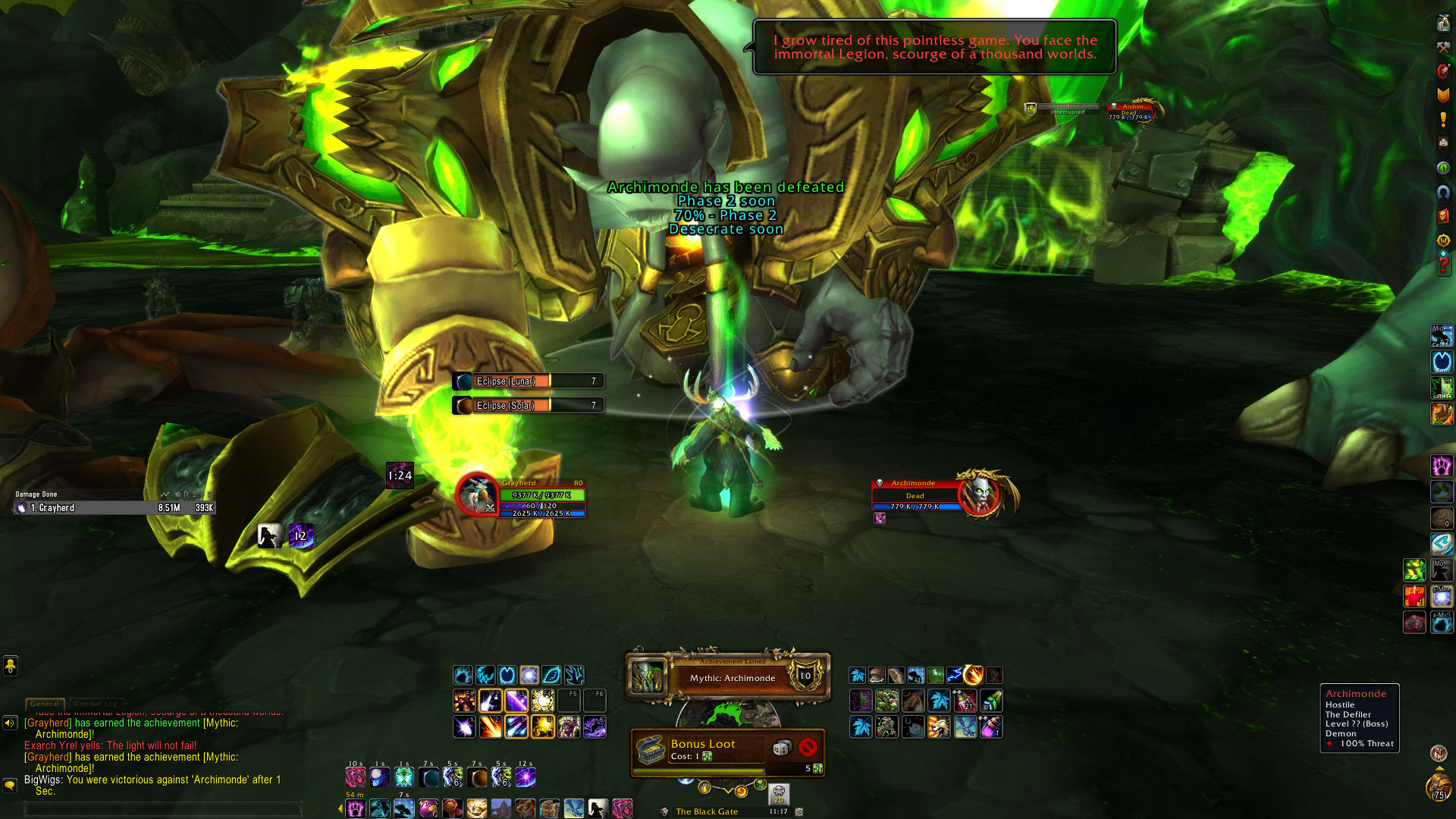Activate the F4 sunburst ability slot
Viewport: 1456px width, 819px height.
[x=543, y=701]
